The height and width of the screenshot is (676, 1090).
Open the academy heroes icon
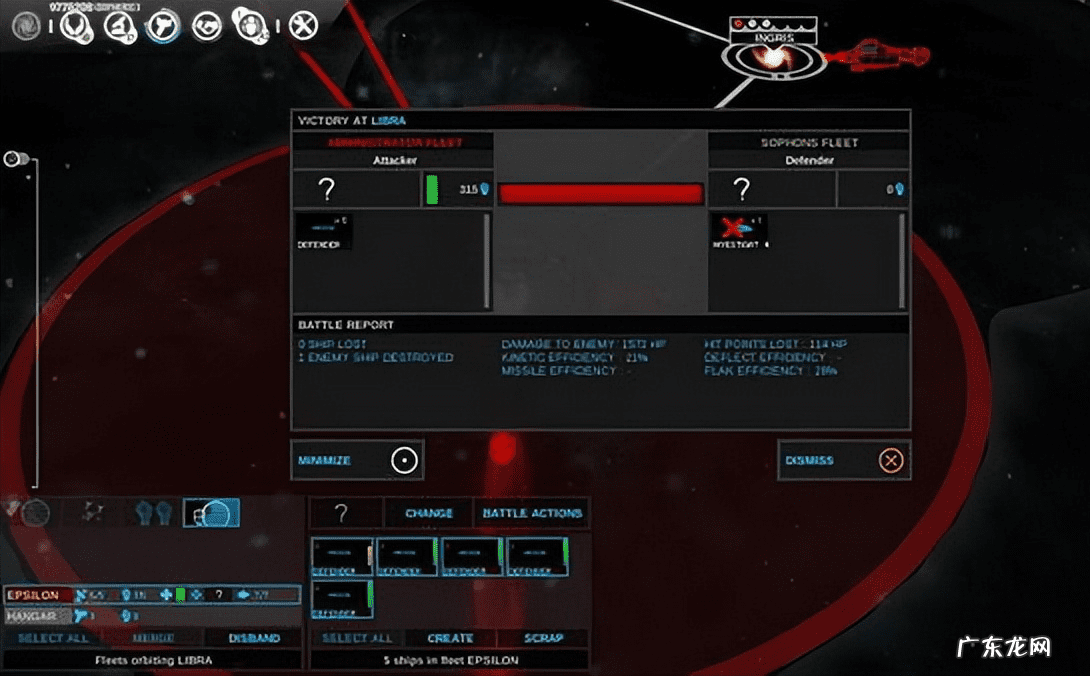(248, 22)
